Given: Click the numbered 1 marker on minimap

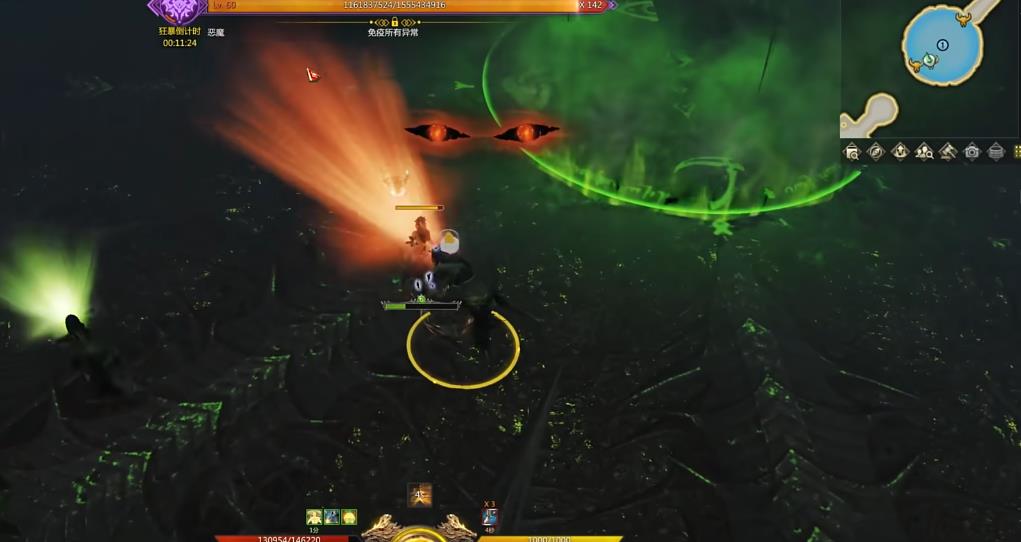Looking at the screenshot, I should pyautogui.click(x=942, y=45).
